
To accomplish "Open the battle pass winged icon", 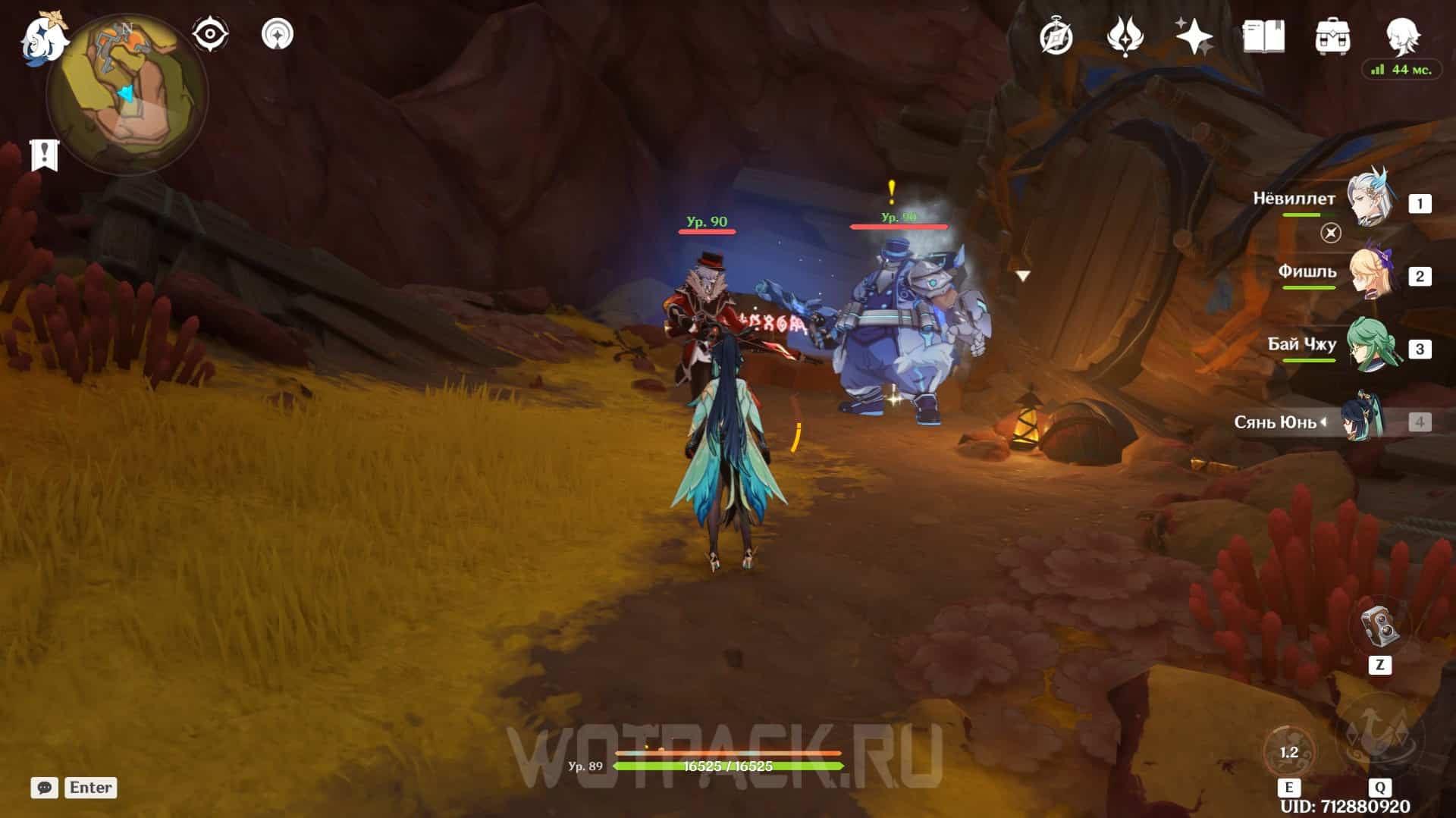I will [x=1125, y=36].
